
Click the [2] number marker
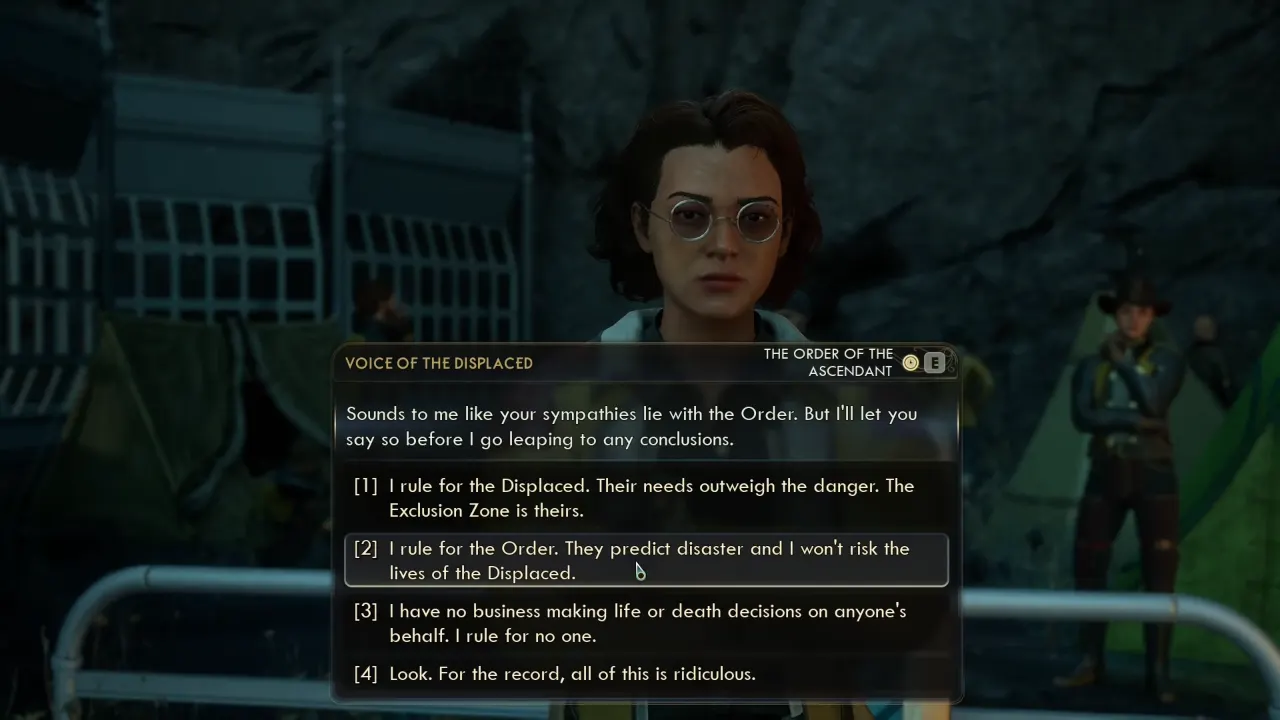point(365,548)
